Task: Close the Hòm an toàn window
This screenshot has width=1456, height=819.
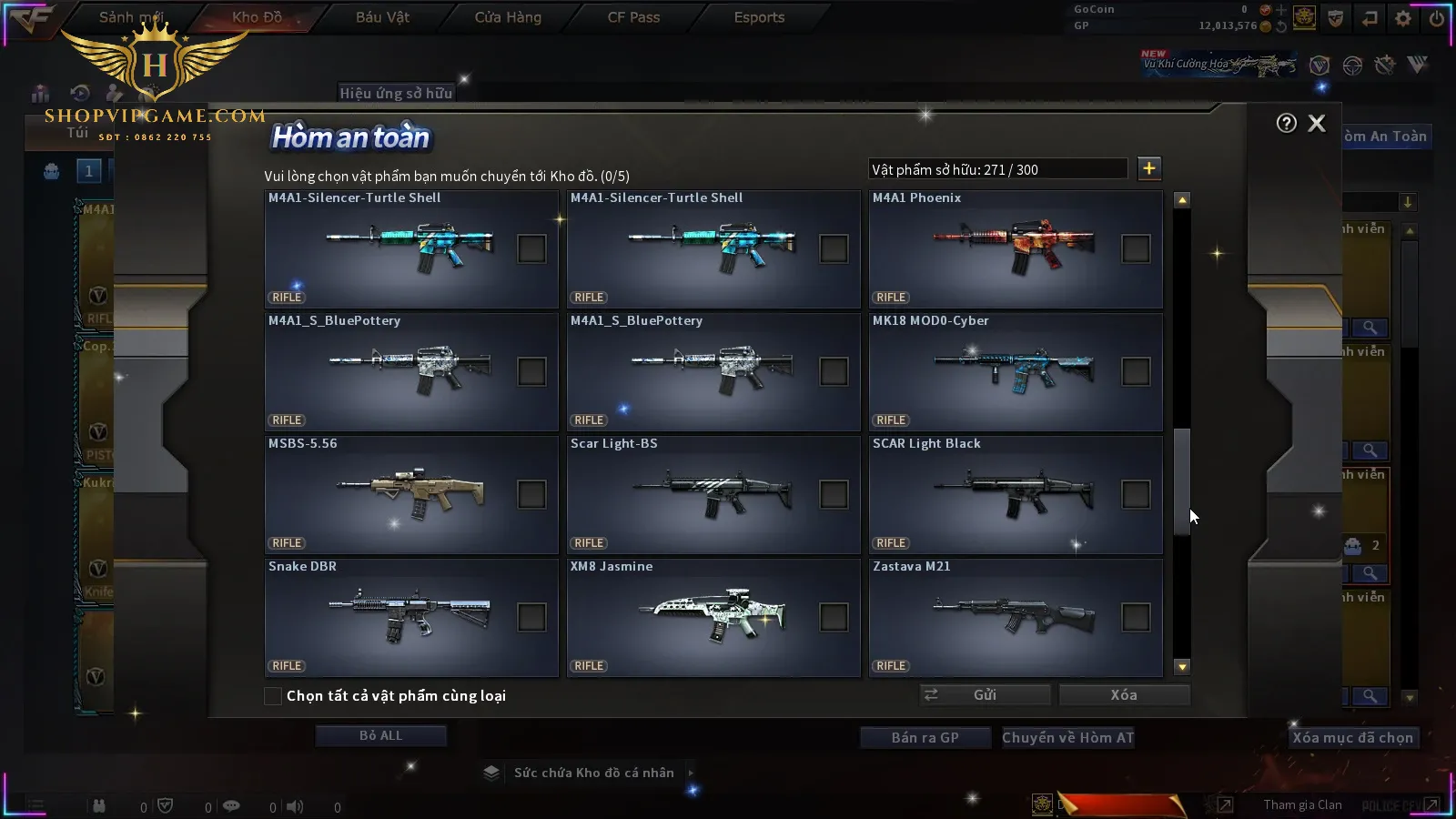Action: click(1317, 124)
